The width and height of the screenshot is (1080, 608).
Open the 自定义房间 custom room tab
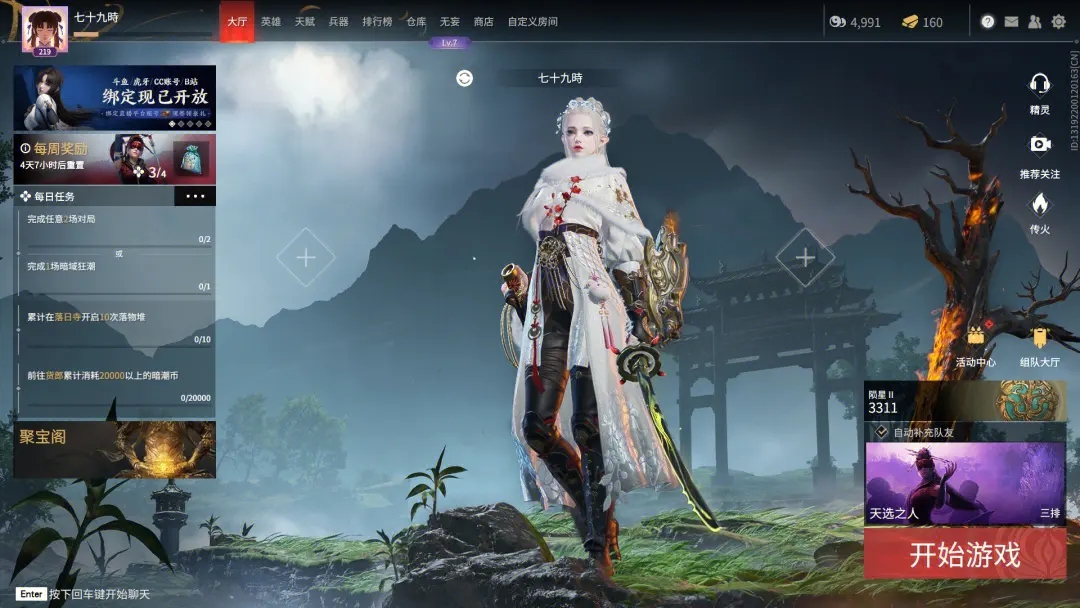(532, 21)
